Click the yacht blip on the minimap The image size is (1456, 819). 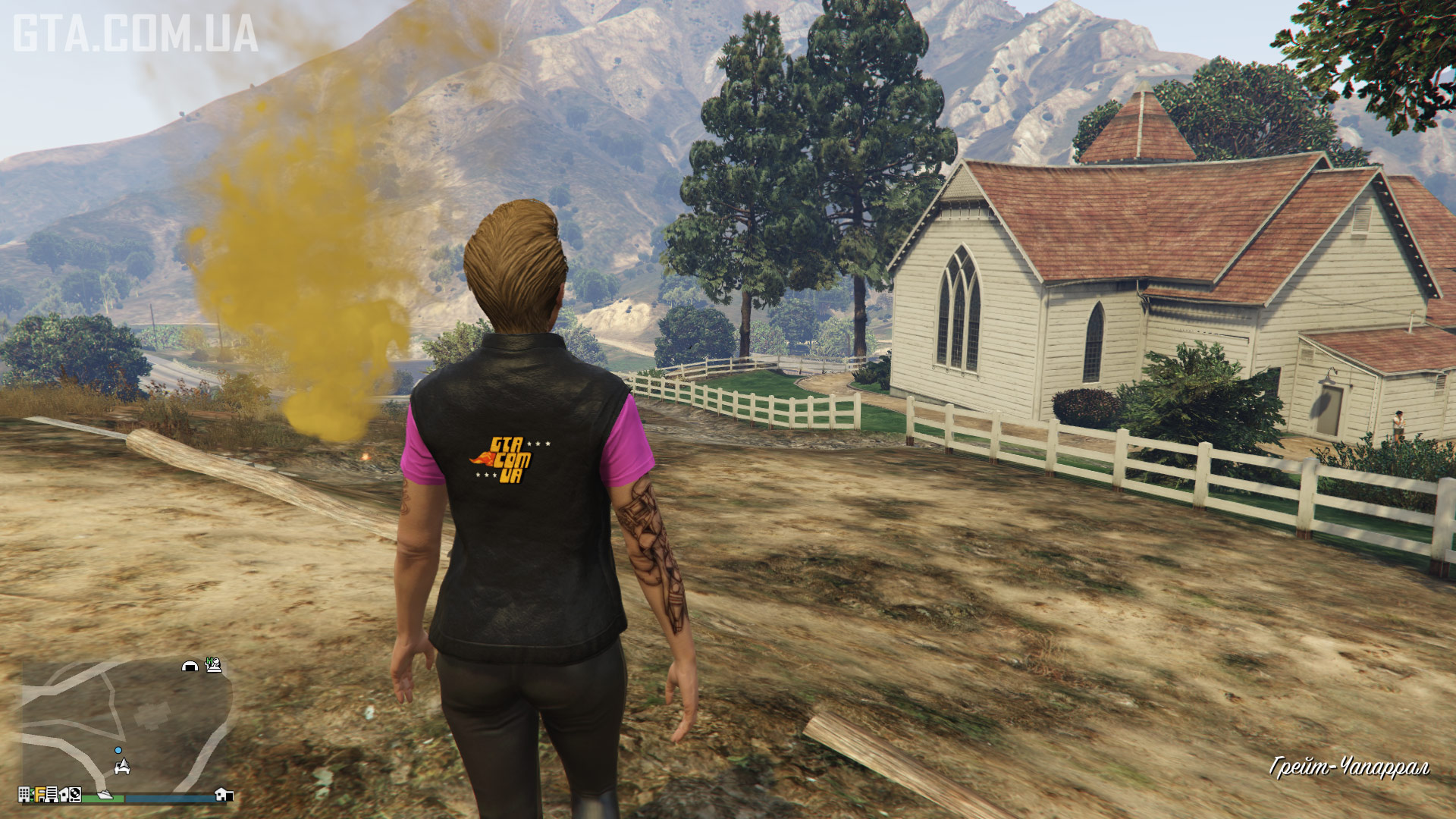tap(105, 794)
